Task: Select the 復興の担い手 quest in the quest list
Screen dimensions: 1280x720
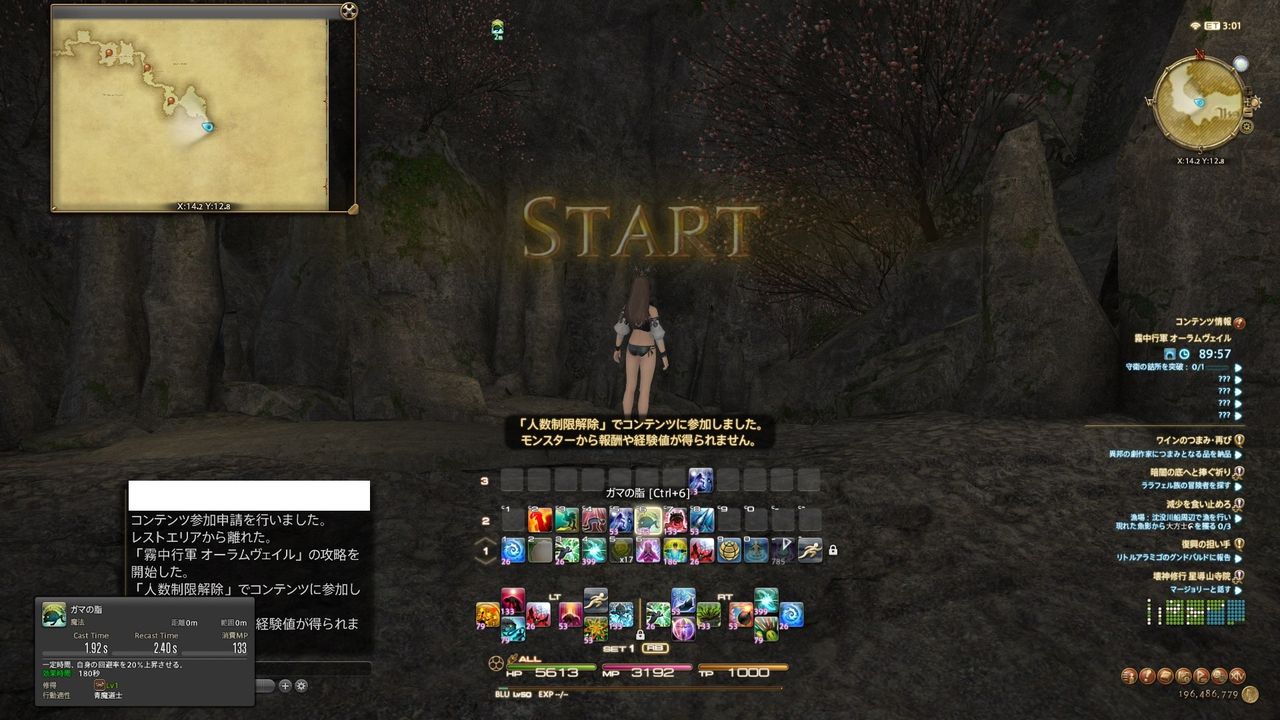Action: pos(1207,545)
